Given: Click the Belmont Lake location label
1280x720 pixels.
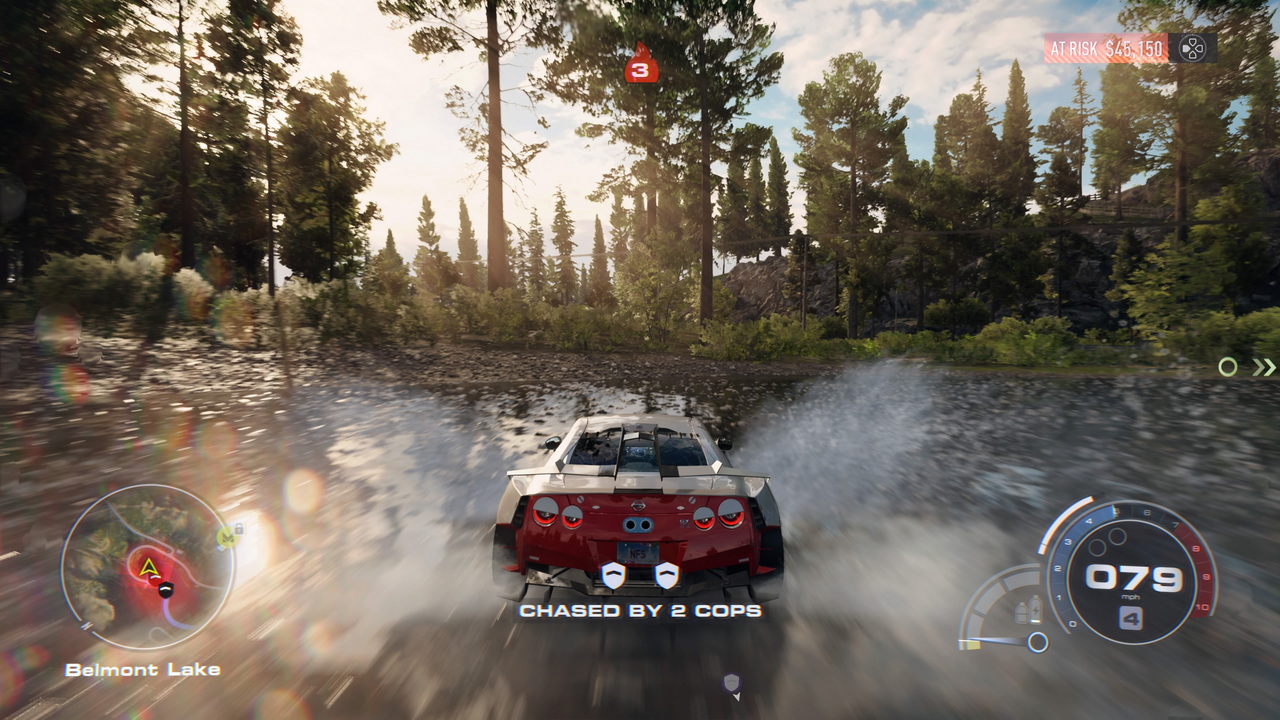Looking at the screenshot, I should [144, 670].
